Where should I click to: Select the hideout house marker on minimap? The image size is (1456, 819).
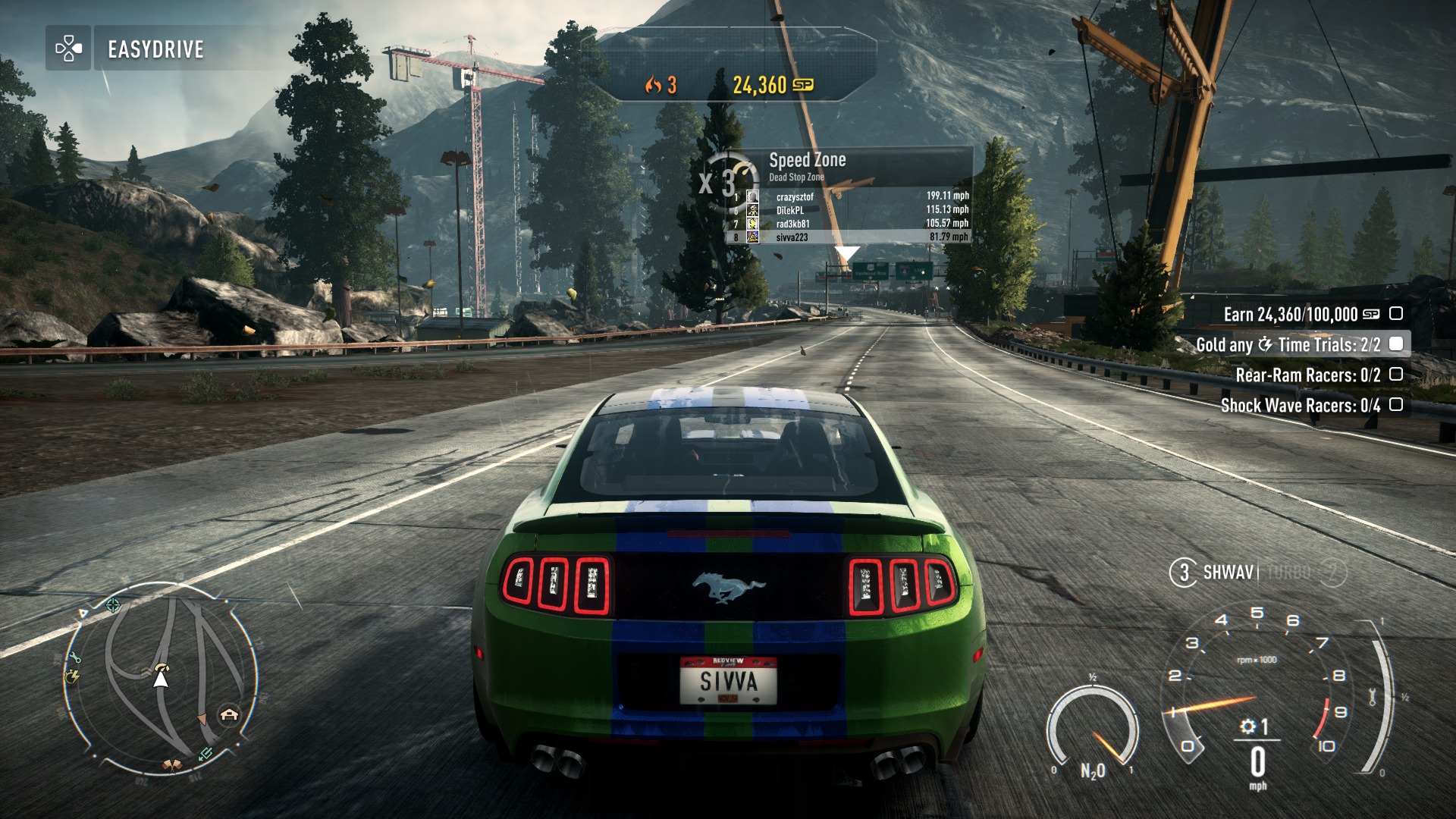pos(229,714)
